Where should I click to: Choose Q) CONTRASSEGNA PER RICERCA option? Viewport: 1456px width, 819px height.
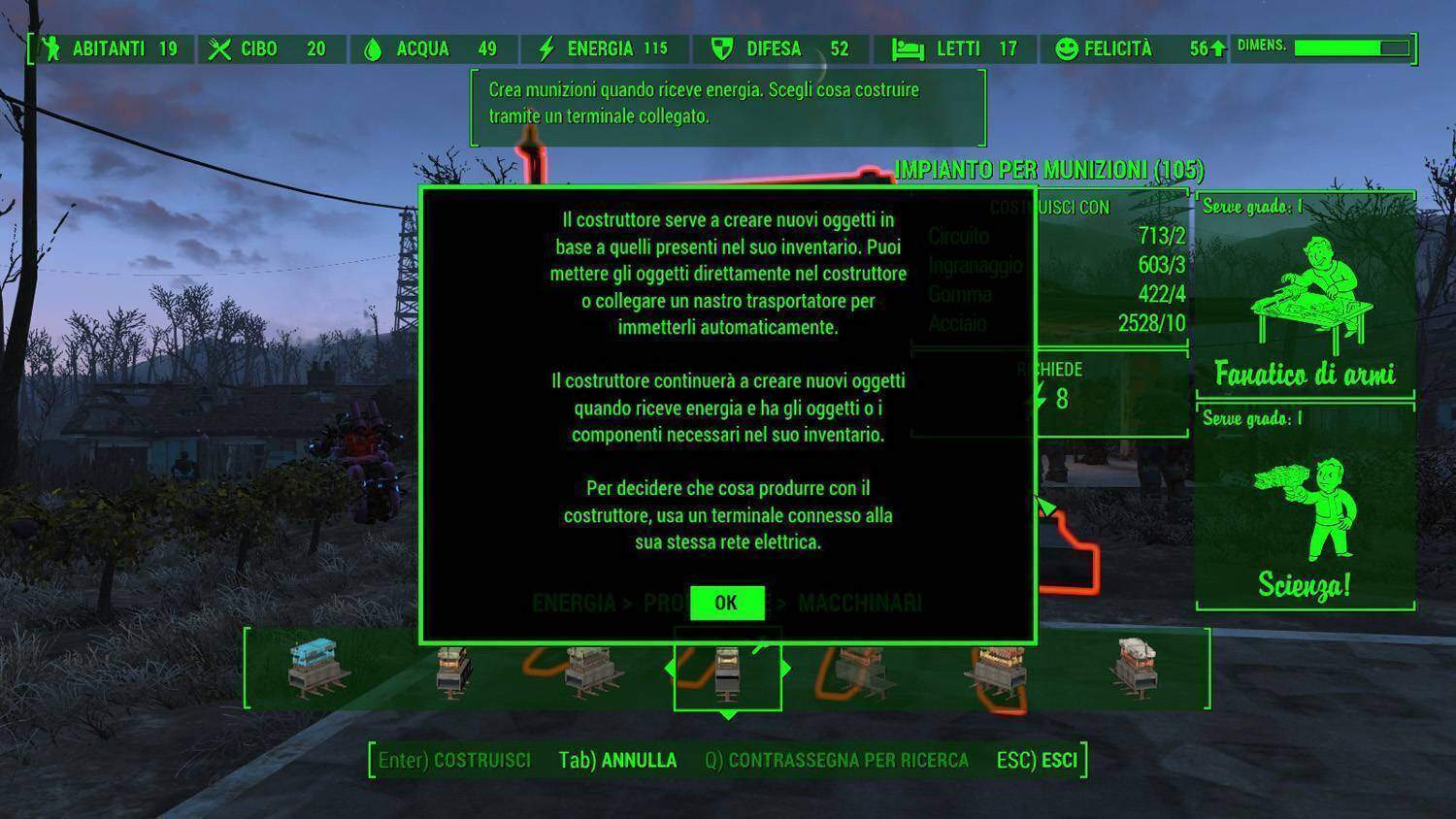coord(837,761)
